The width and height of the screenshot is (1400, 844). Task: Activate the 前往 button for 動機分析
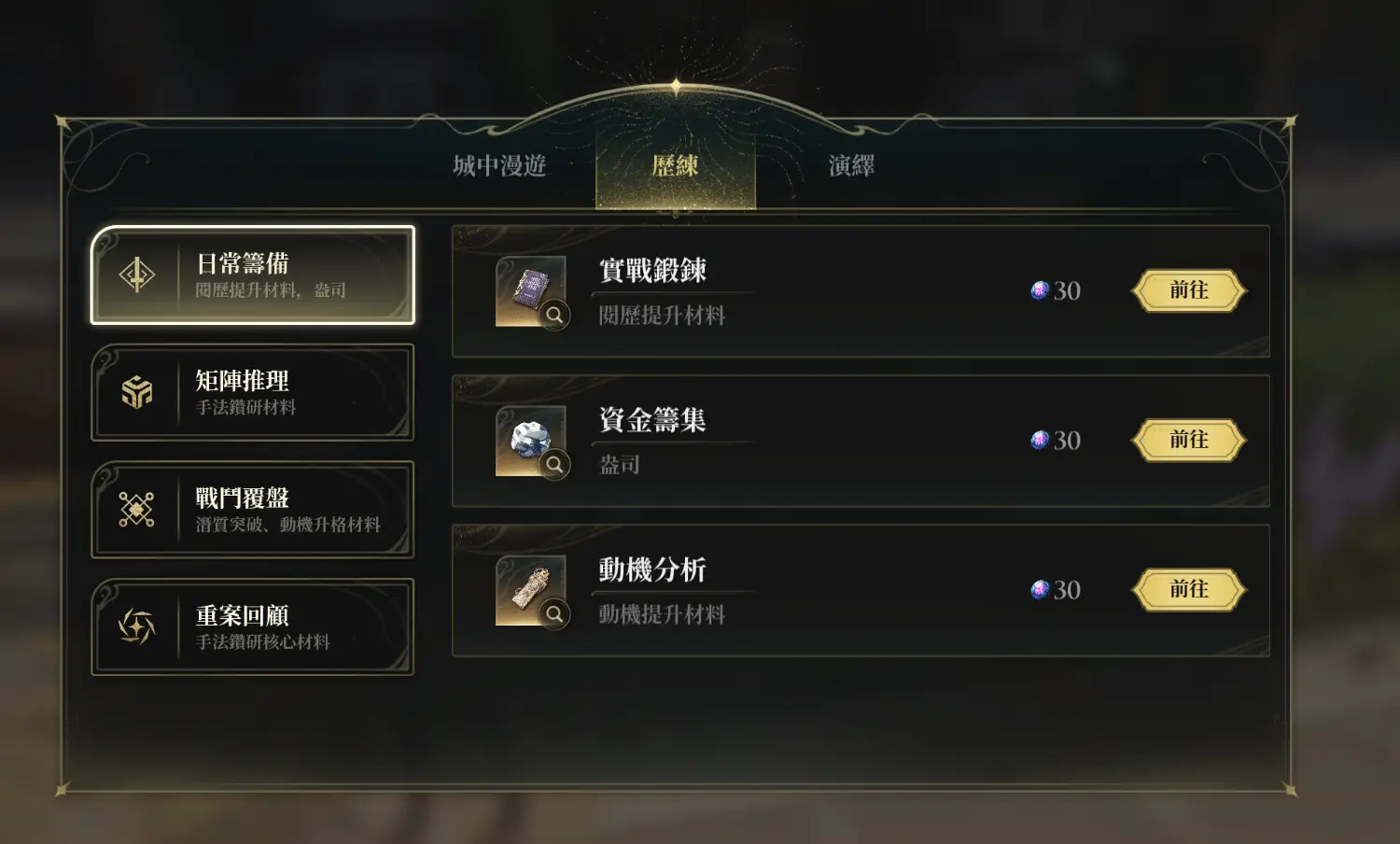1188,589
